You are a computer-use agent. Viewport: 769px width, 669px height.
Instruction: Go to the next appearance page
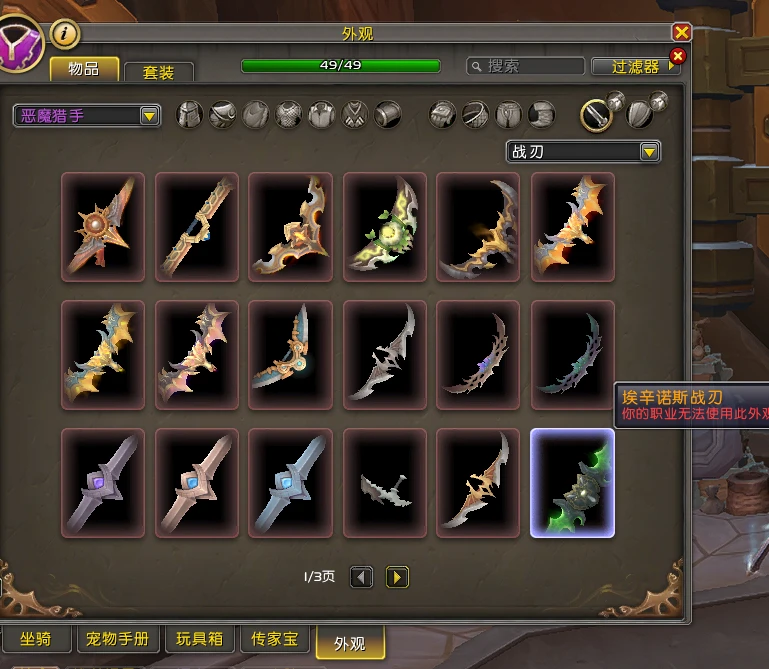[397, 577]
